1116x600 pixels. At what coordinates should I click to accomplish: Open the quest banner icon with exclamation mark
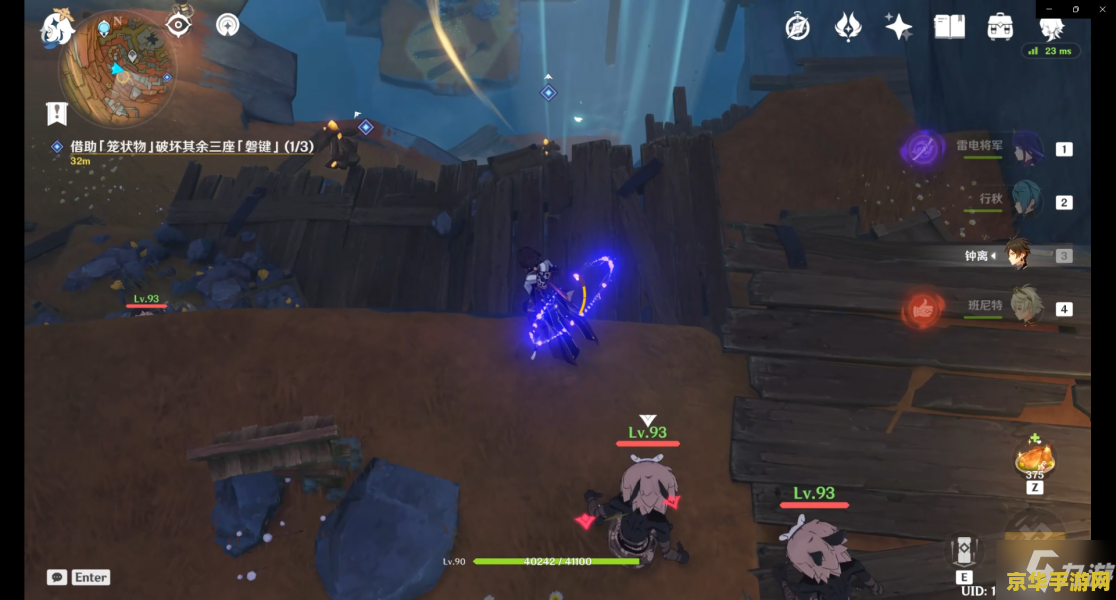[x=57, y=113]
